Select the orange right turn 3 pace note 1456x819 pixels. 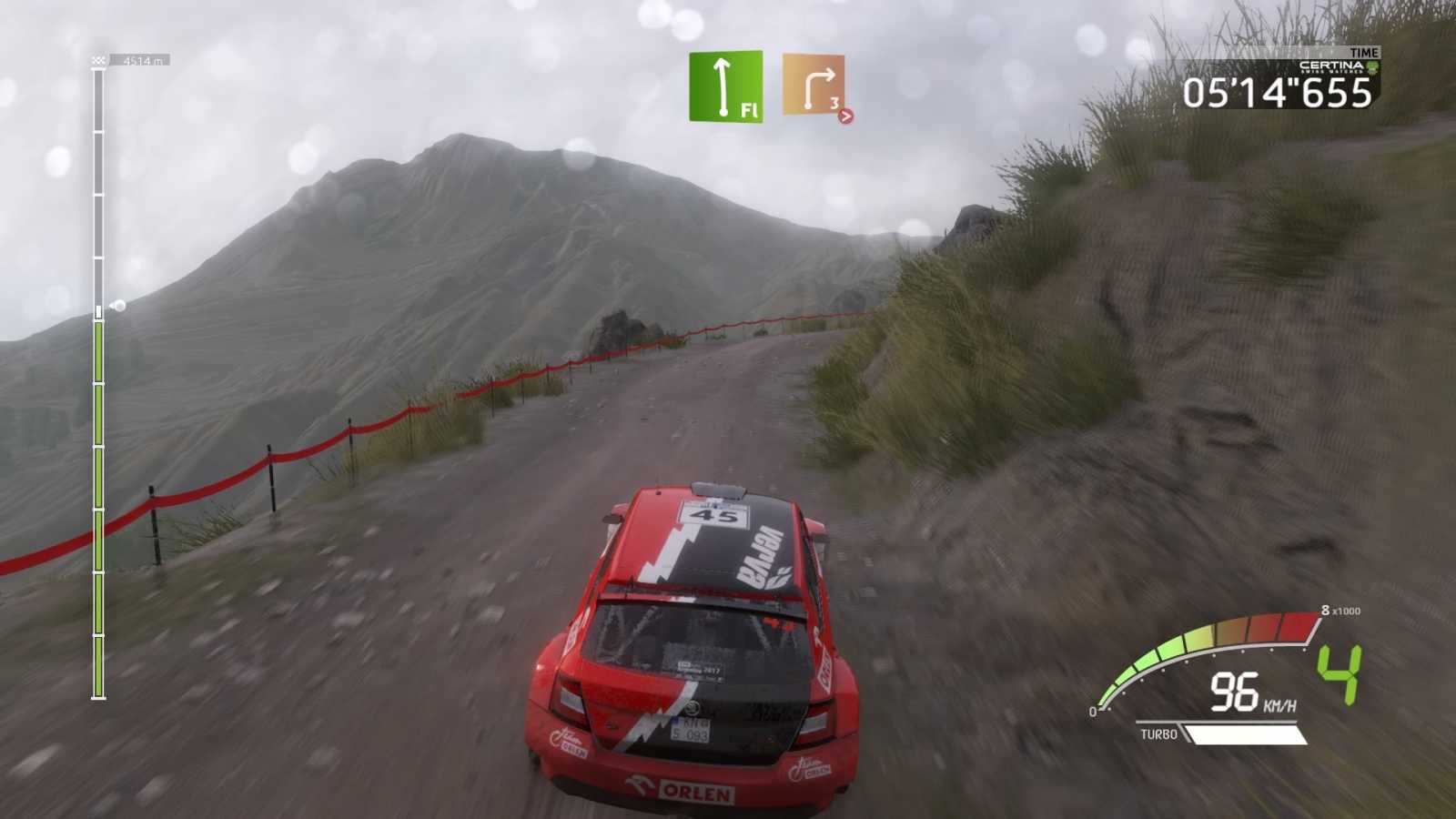(x=814, y=86)
